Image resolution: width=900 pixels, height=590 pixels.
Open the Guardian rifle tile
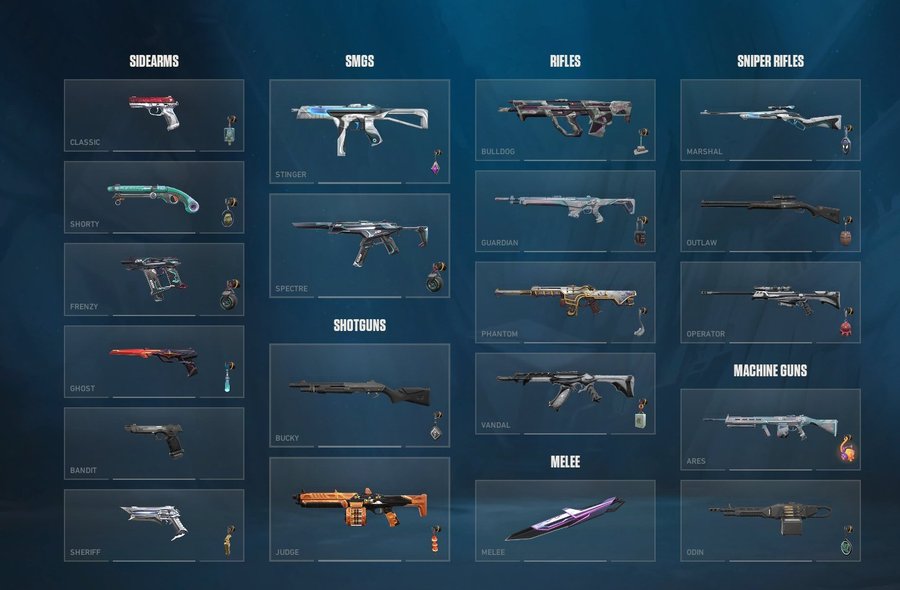[x=564, y=210]
